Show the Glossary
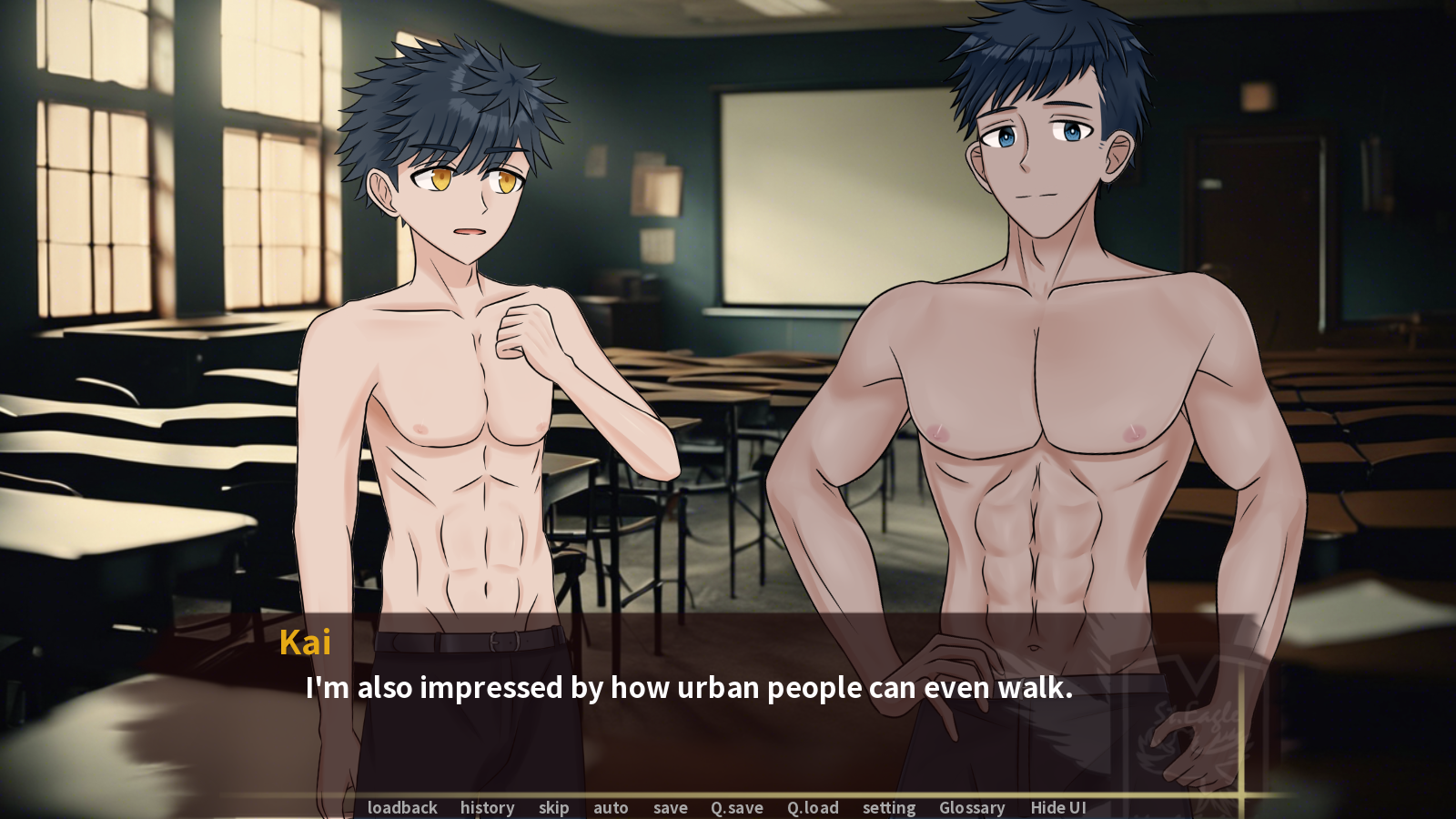Viewport: 1456px width, 819px height. coord(972,807)
